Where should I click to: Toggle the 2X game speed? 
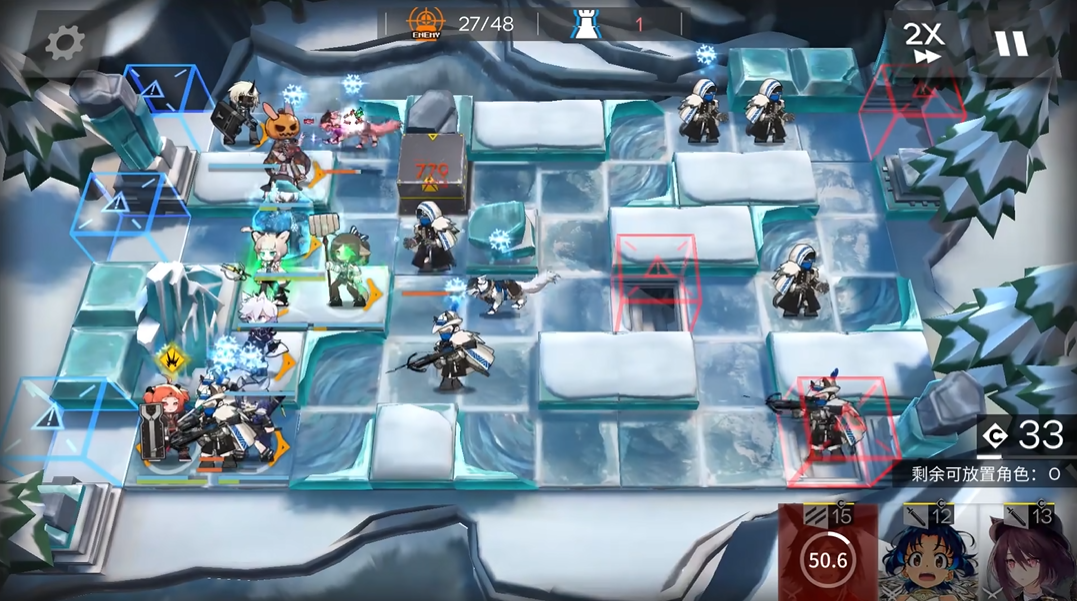923,43
